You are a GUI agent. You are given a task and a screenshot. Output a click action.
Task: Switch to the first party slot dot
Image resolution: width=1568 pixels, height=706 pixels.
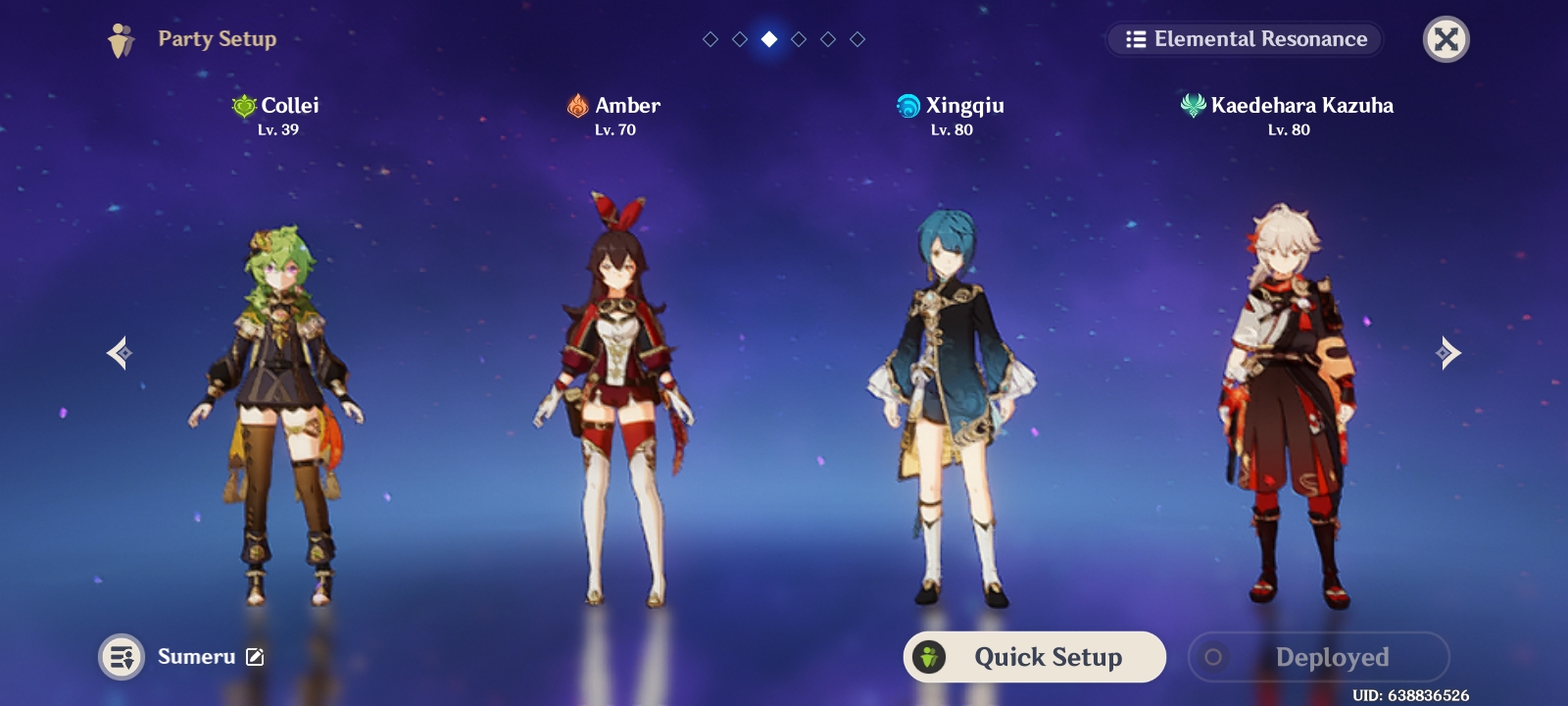click(x=710, y=39)
